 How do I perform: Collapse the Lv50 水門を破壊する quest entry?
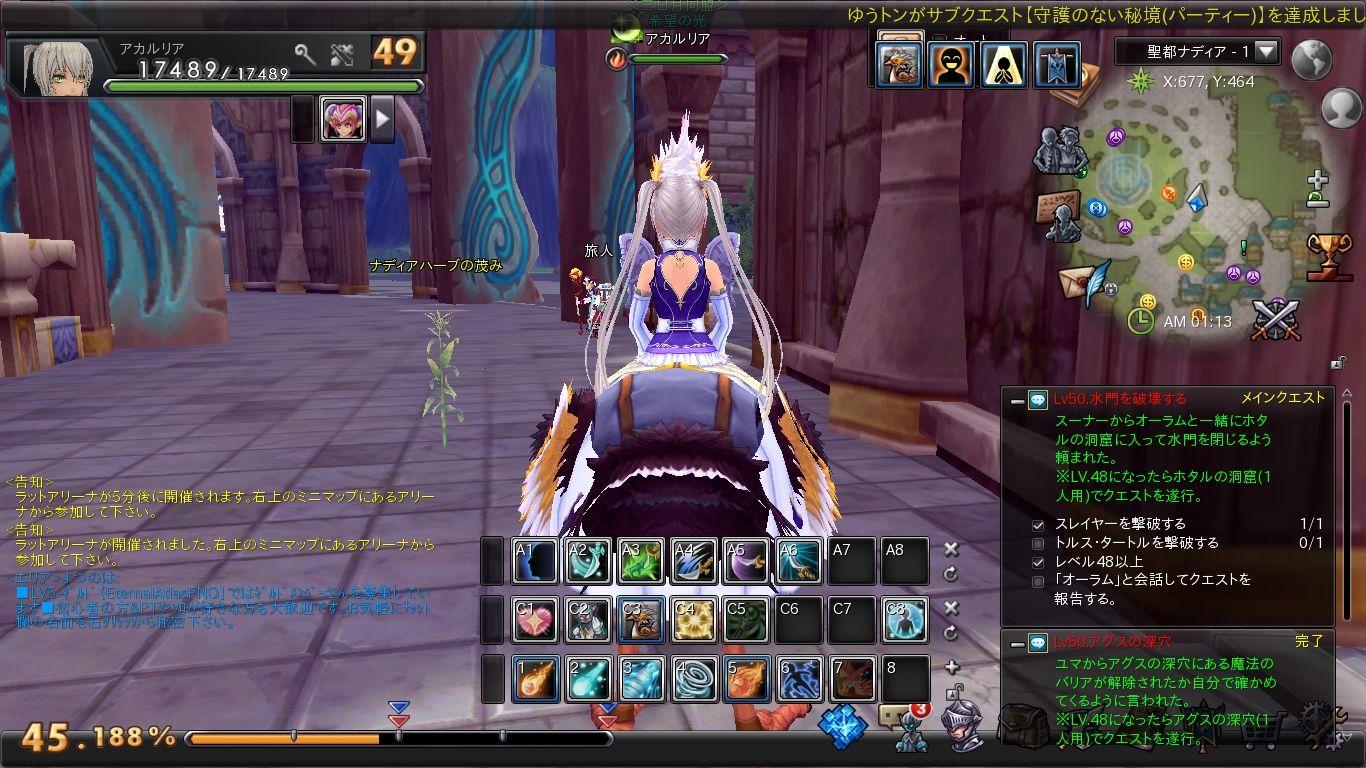point(1017,399)
